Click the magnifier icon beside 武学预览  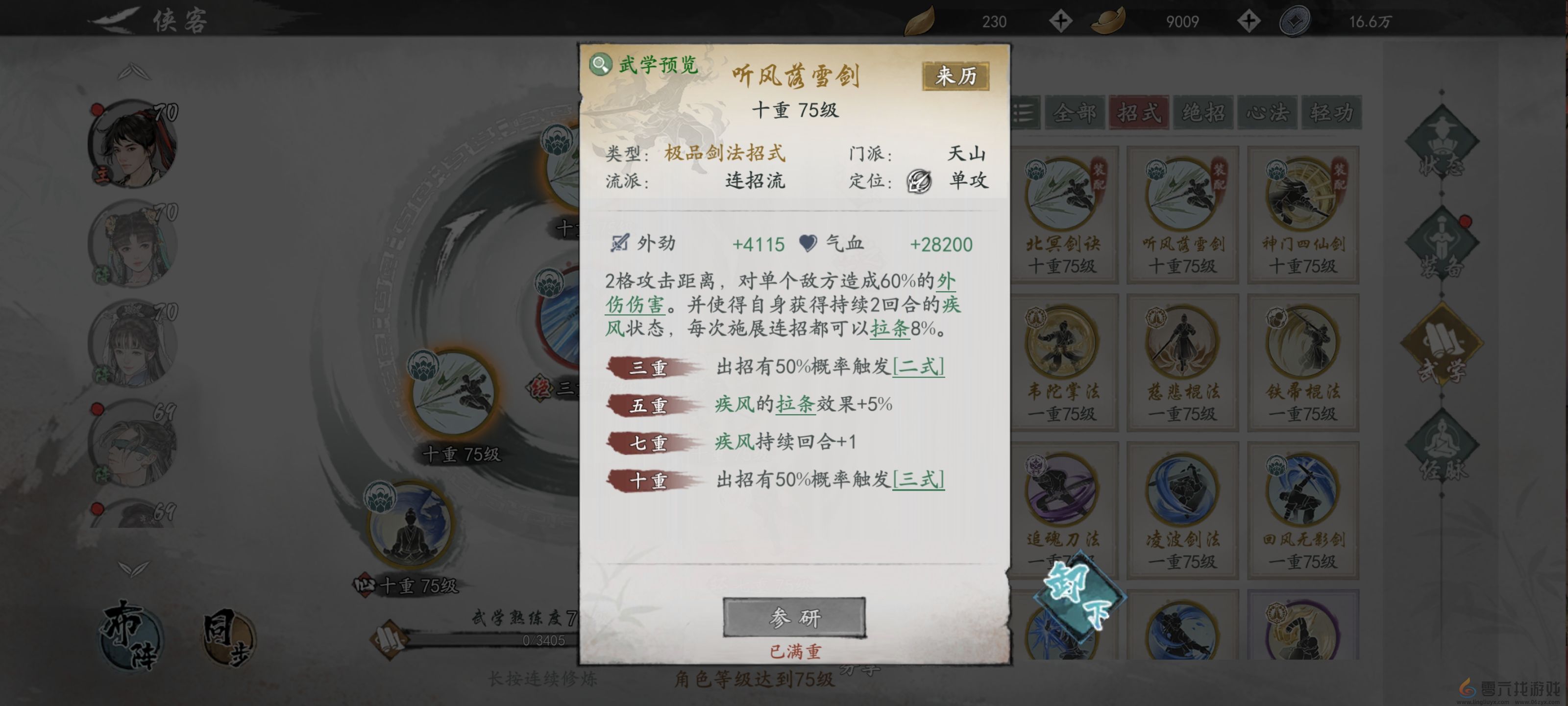(x=600, y=63)
